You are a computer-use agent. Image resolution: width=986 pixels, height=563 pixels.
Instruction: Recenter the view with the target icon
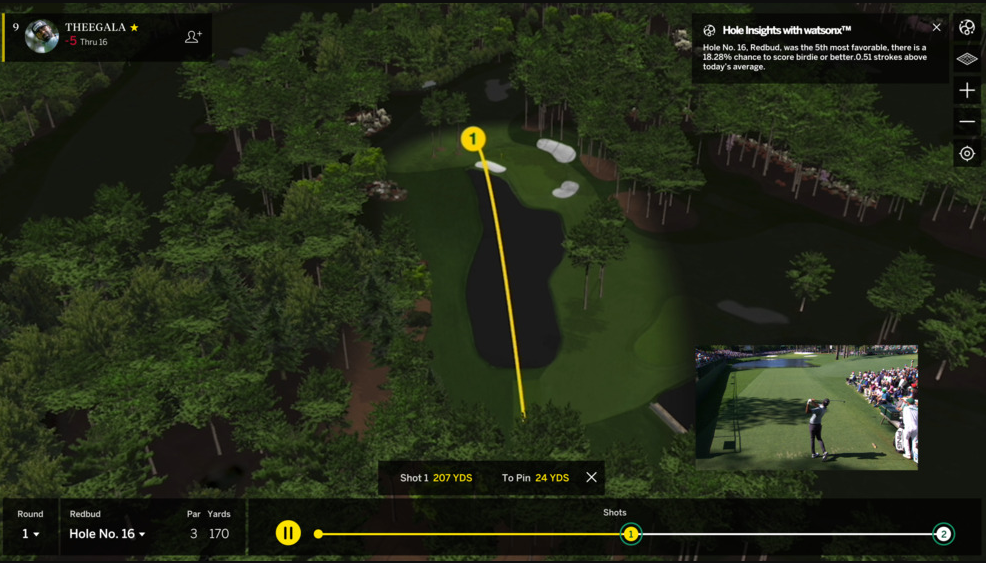[x=967, y=154]
